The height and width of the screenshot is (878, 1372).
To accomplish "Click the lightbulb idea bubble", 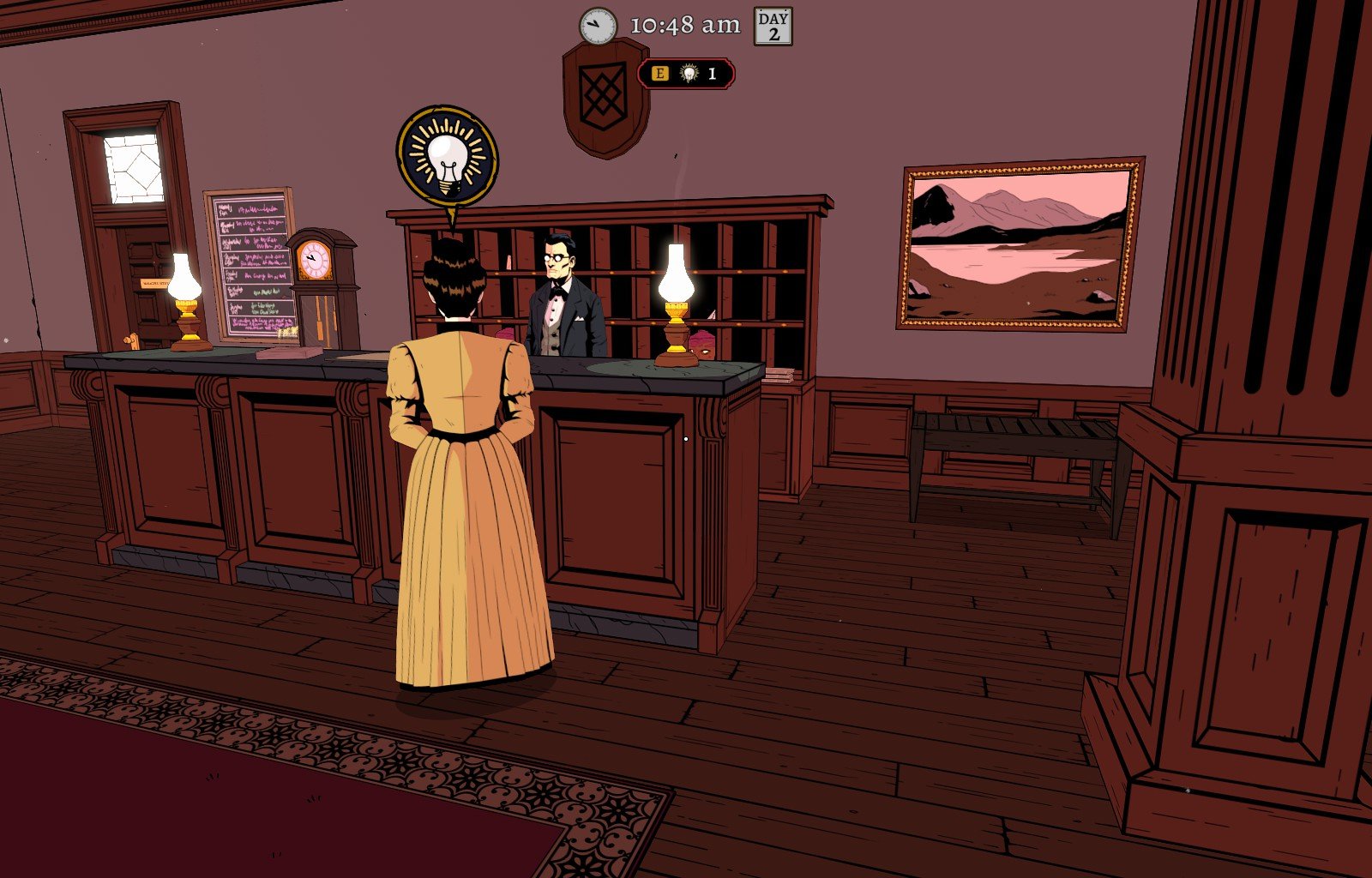I will 447,155.
